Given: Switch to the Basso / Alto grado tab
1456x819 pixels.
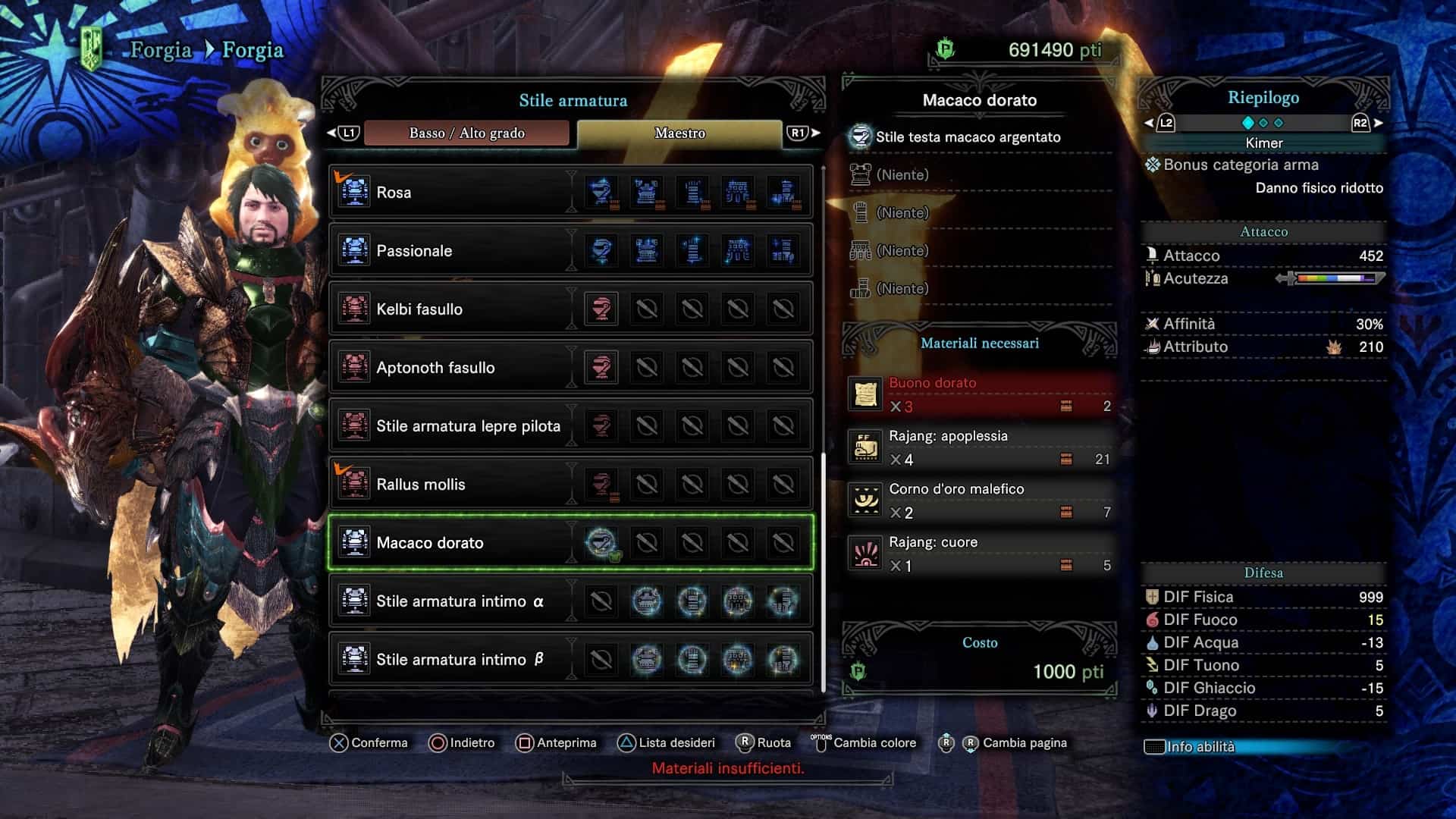Looking at the screenshot, I should click(x=466, y=133).
